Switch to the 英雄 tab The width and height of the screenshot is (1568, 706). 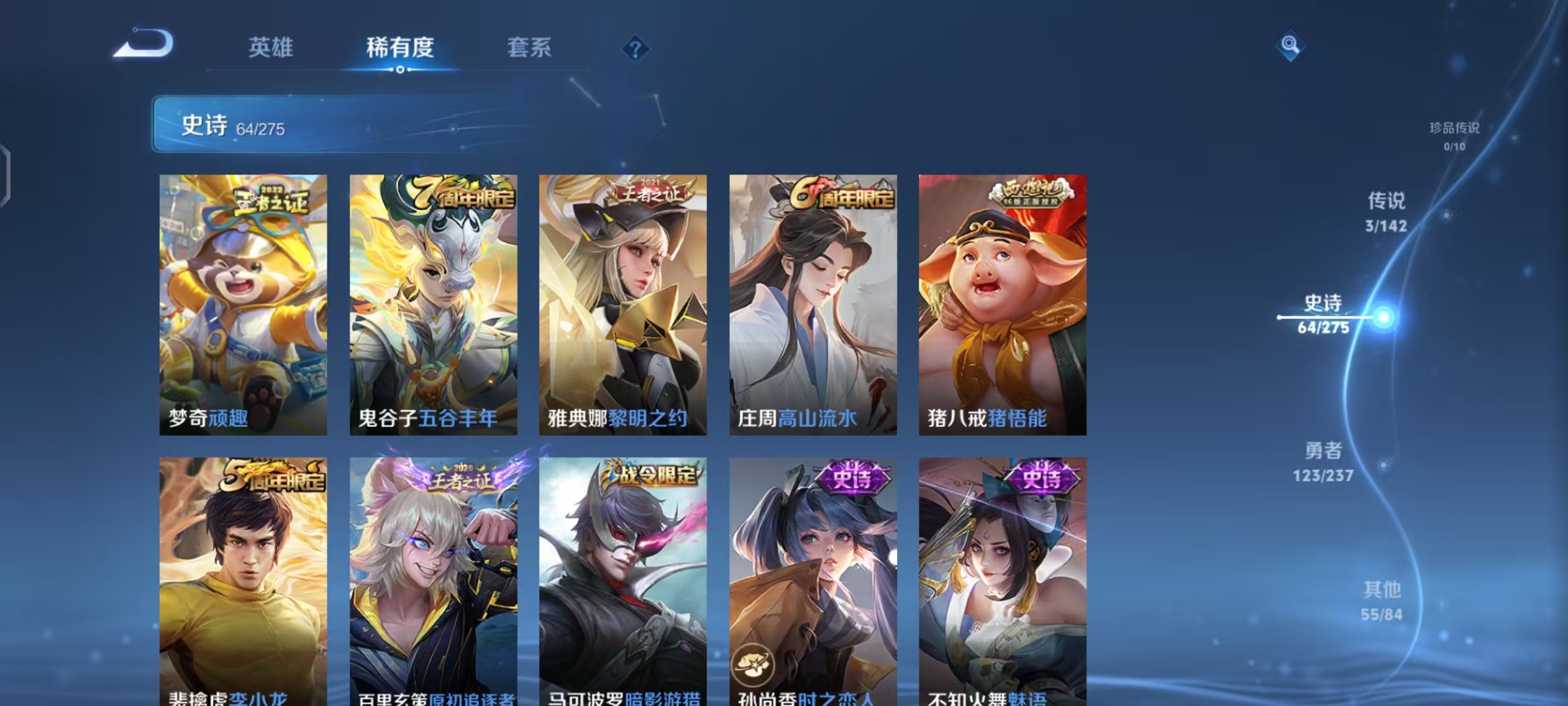click(270, 47)
